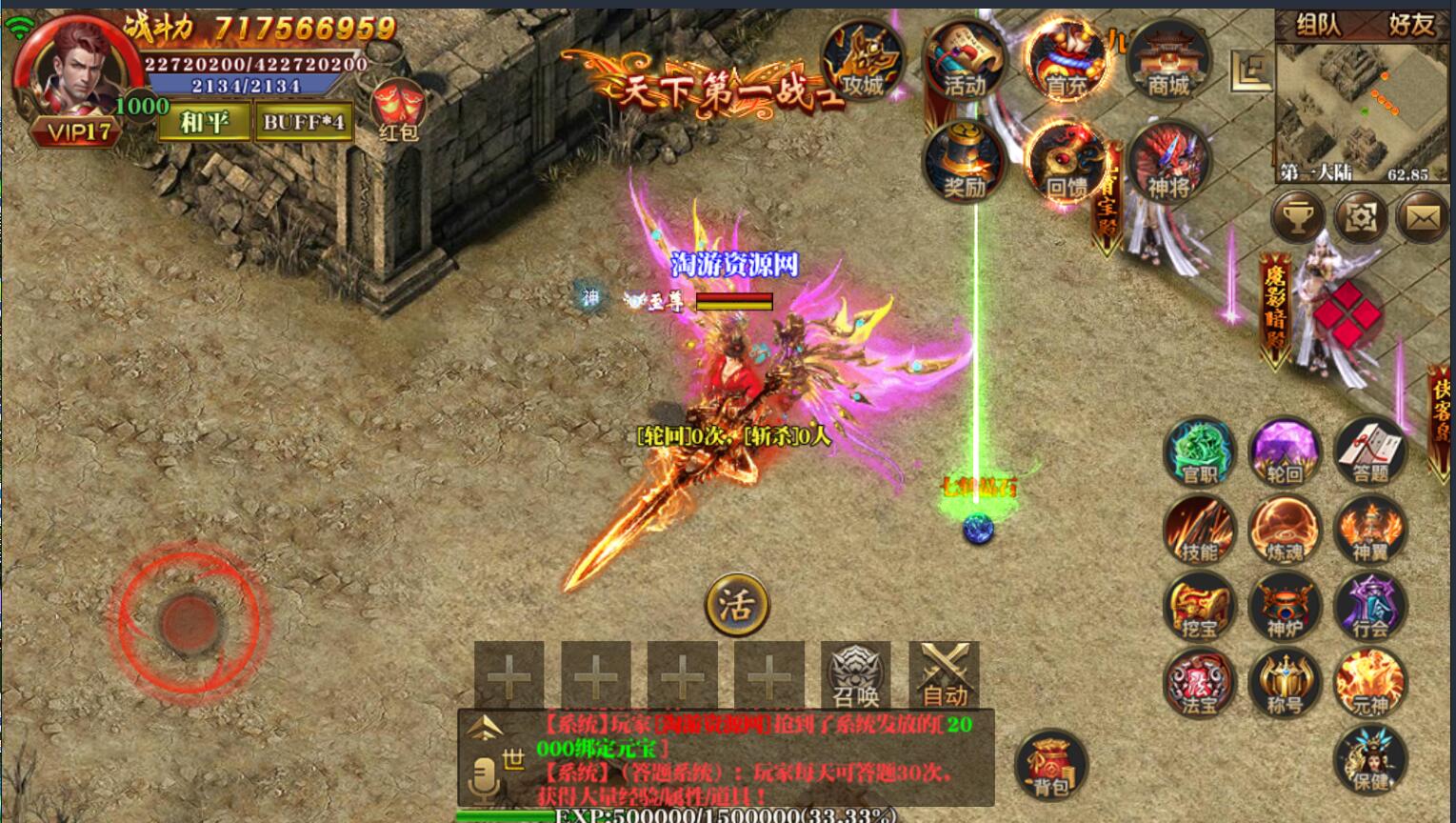
Task: Open the 攻城 siege icon
Action: pyautogui.click(x=862, y=61)
